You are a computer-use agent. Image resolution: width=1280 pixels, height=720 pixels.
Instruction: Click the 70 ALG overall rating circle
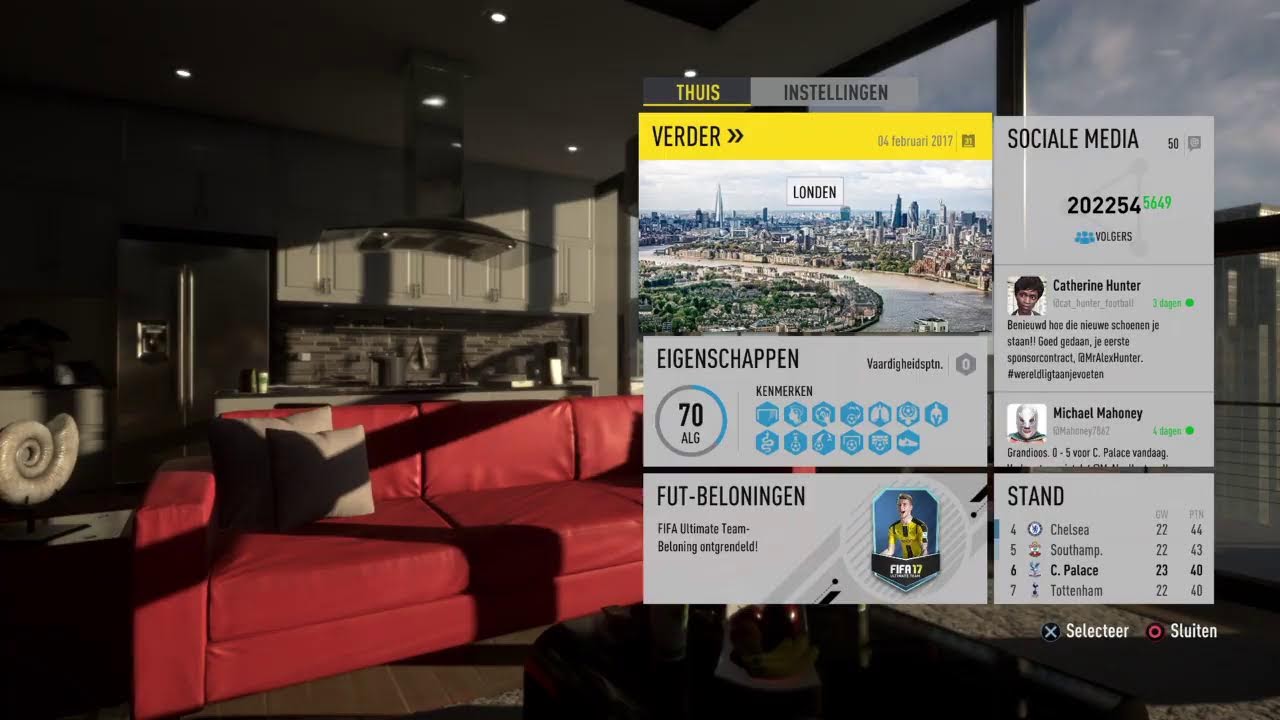pyautogui.click(x=690, y=420)
